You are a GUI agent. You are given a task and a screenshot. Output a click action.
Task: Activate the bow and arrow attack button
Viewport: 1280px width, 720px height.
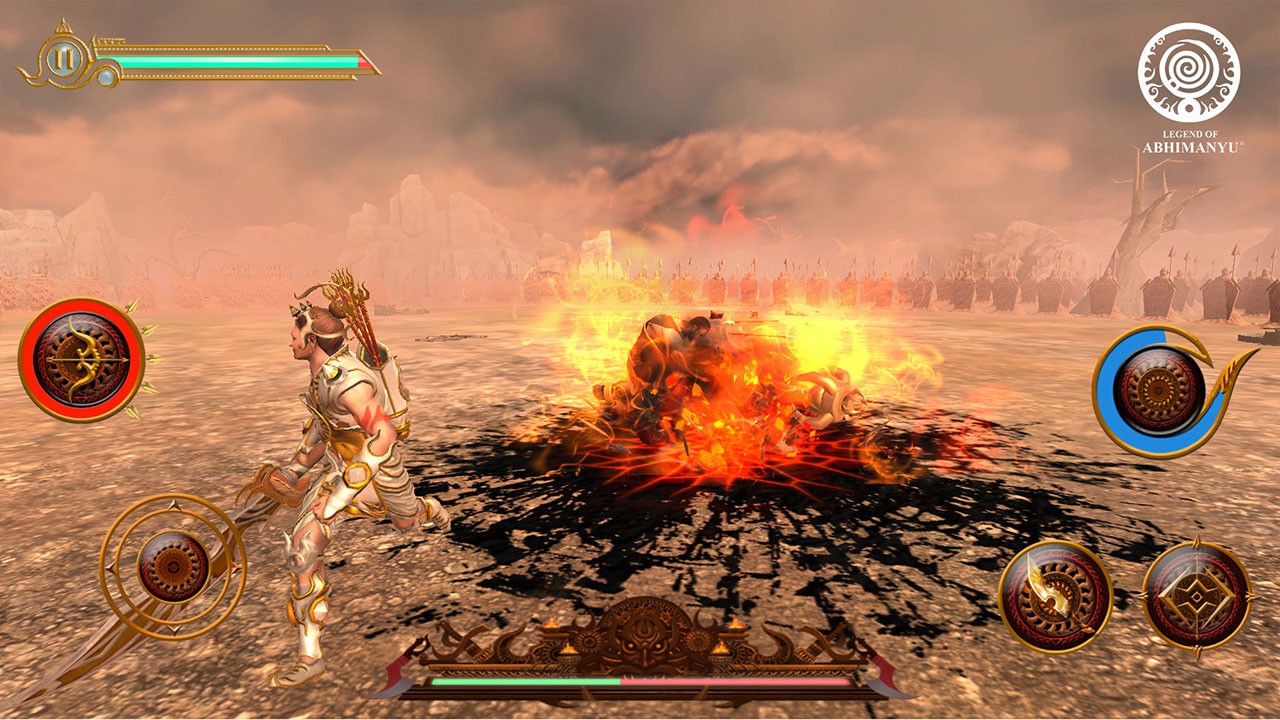point(82,359)
